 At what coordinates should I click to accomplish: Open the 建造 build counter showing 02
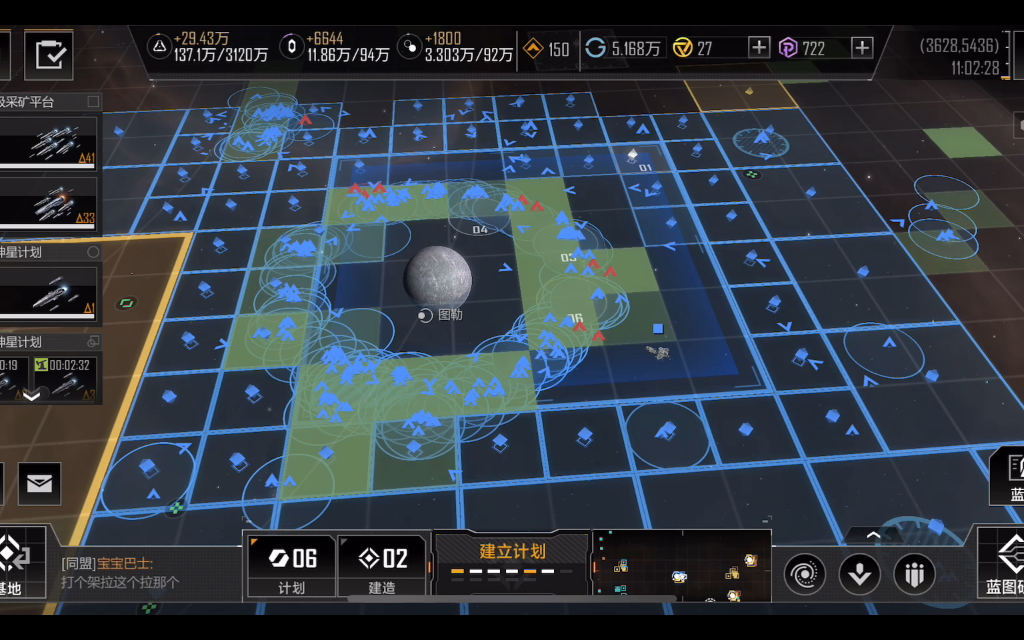(x=382, y=566)
